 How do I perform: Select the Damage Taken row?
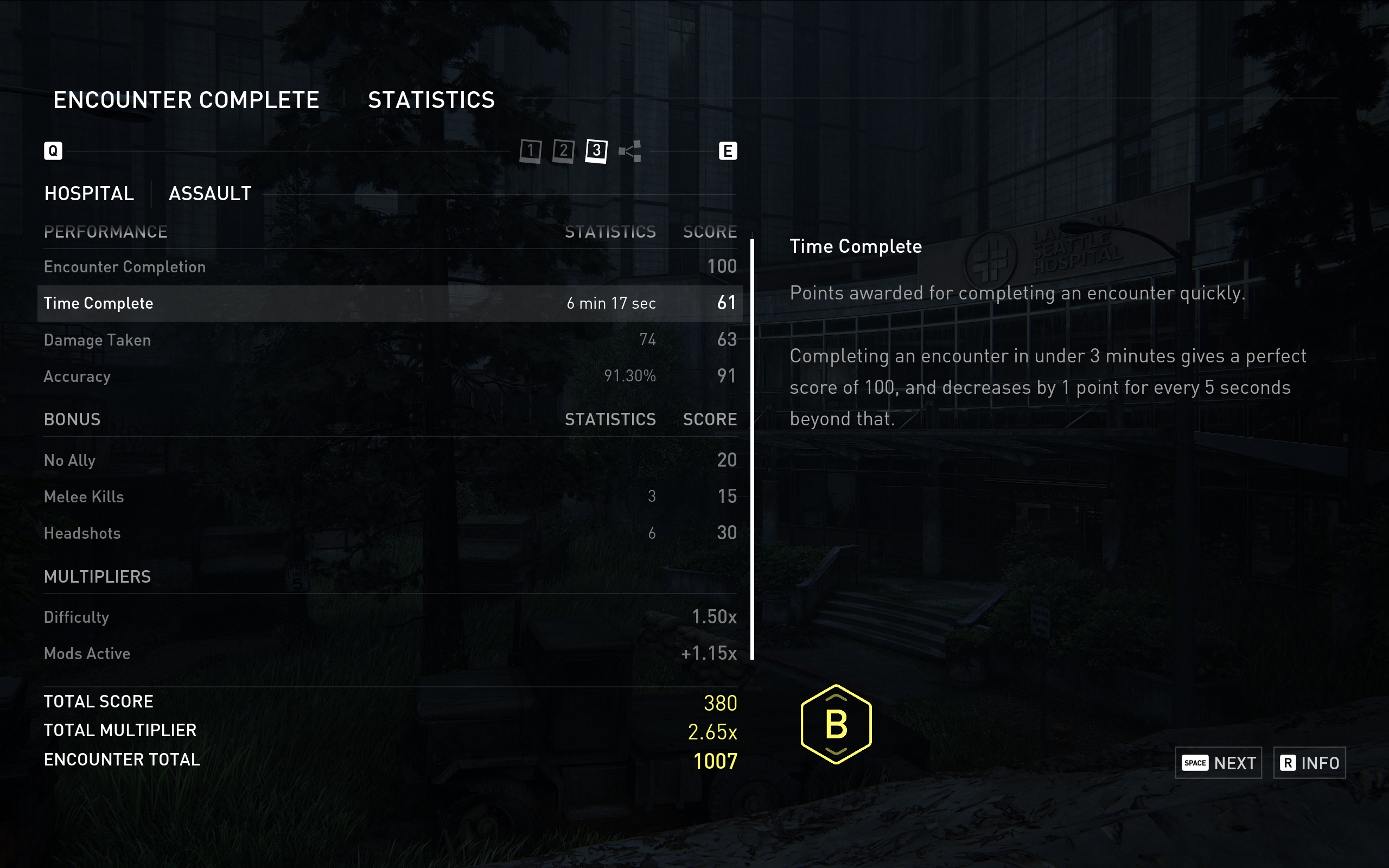(389, 340)
